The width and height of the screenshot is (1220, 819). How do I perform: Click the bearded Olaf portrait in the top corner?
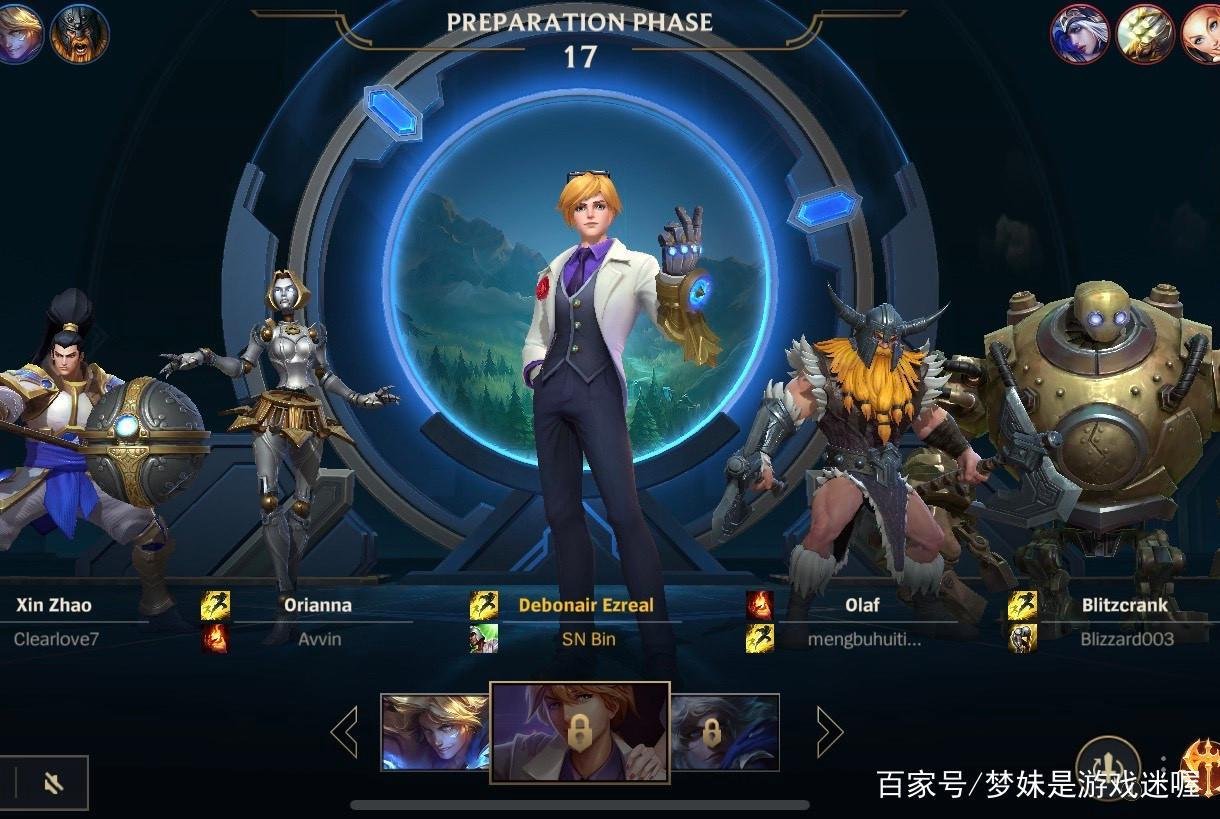pyautogui.click(x=79, y=33)
